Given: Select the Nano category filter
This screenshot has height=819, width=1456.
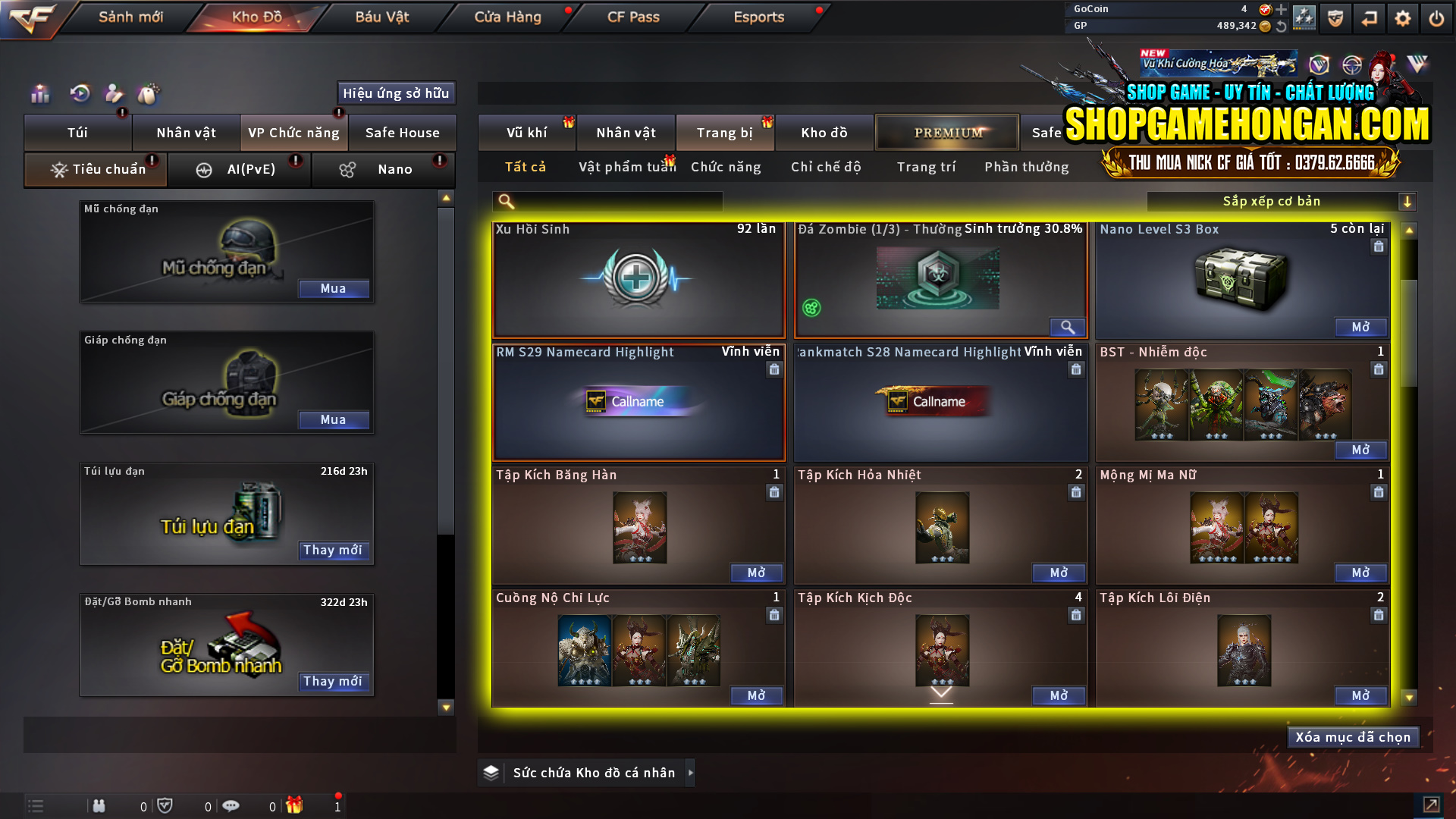Looking at the screenshot, I should pos(383,169).
